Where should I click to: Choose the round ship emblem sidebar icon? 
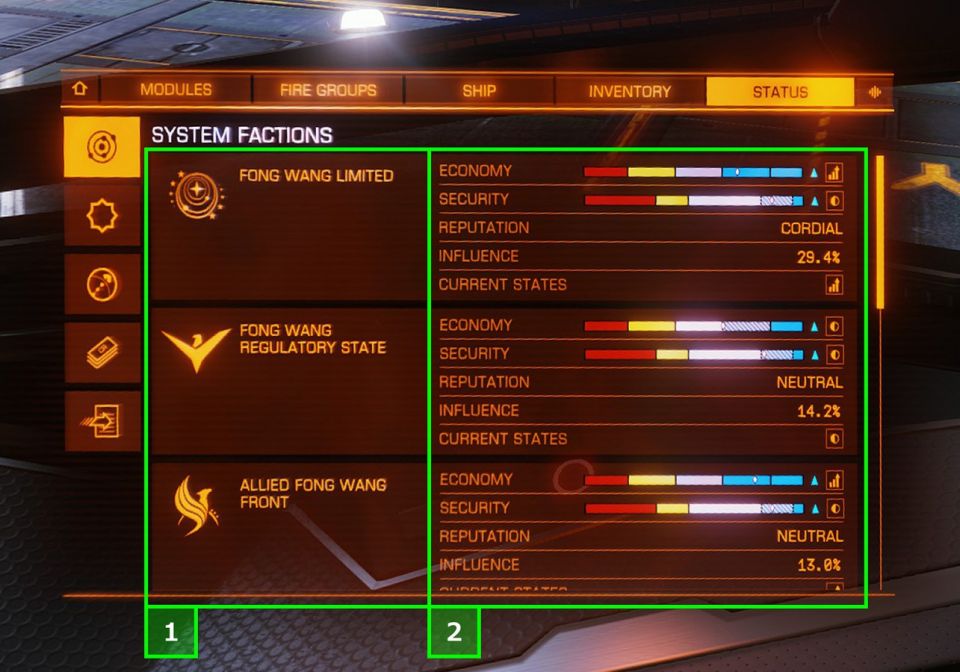pos(102,284)
